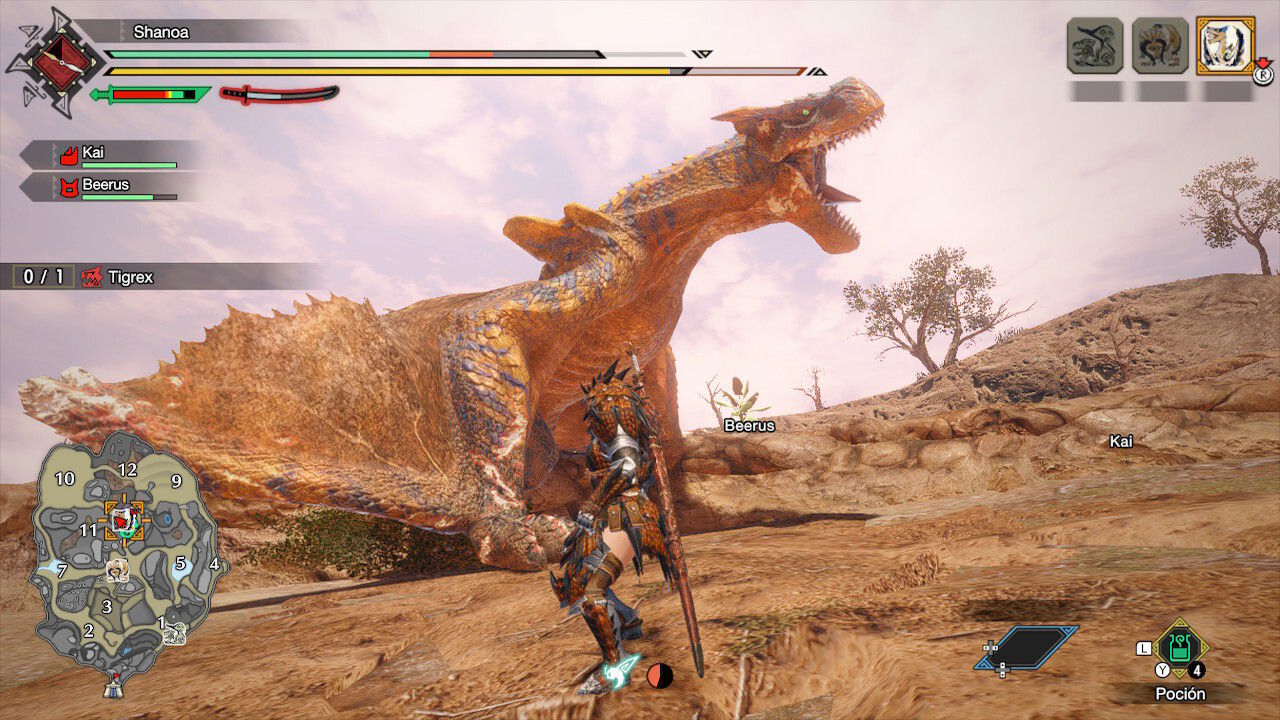Select the monster marker near area 3
Viewport: 1280px width, 720px height.
coord(117,569)
